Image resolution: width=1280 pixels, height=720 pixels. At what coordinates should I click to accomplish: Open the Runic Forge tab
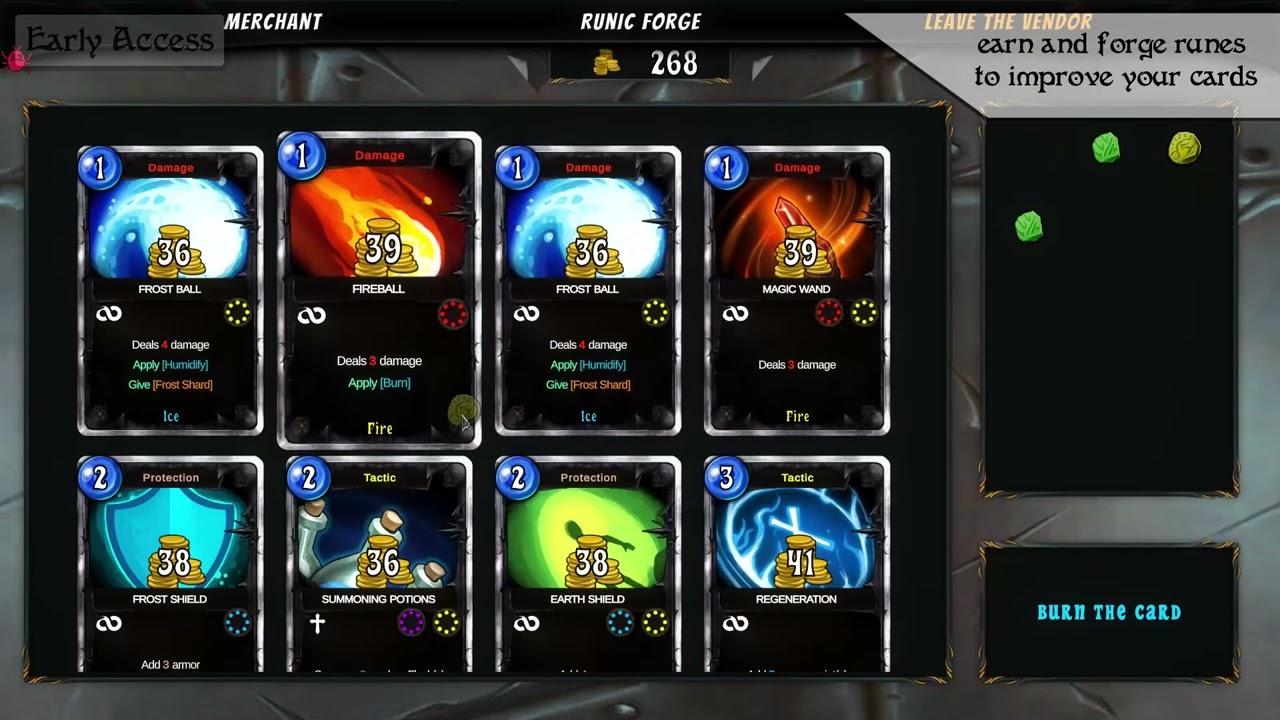641,21
